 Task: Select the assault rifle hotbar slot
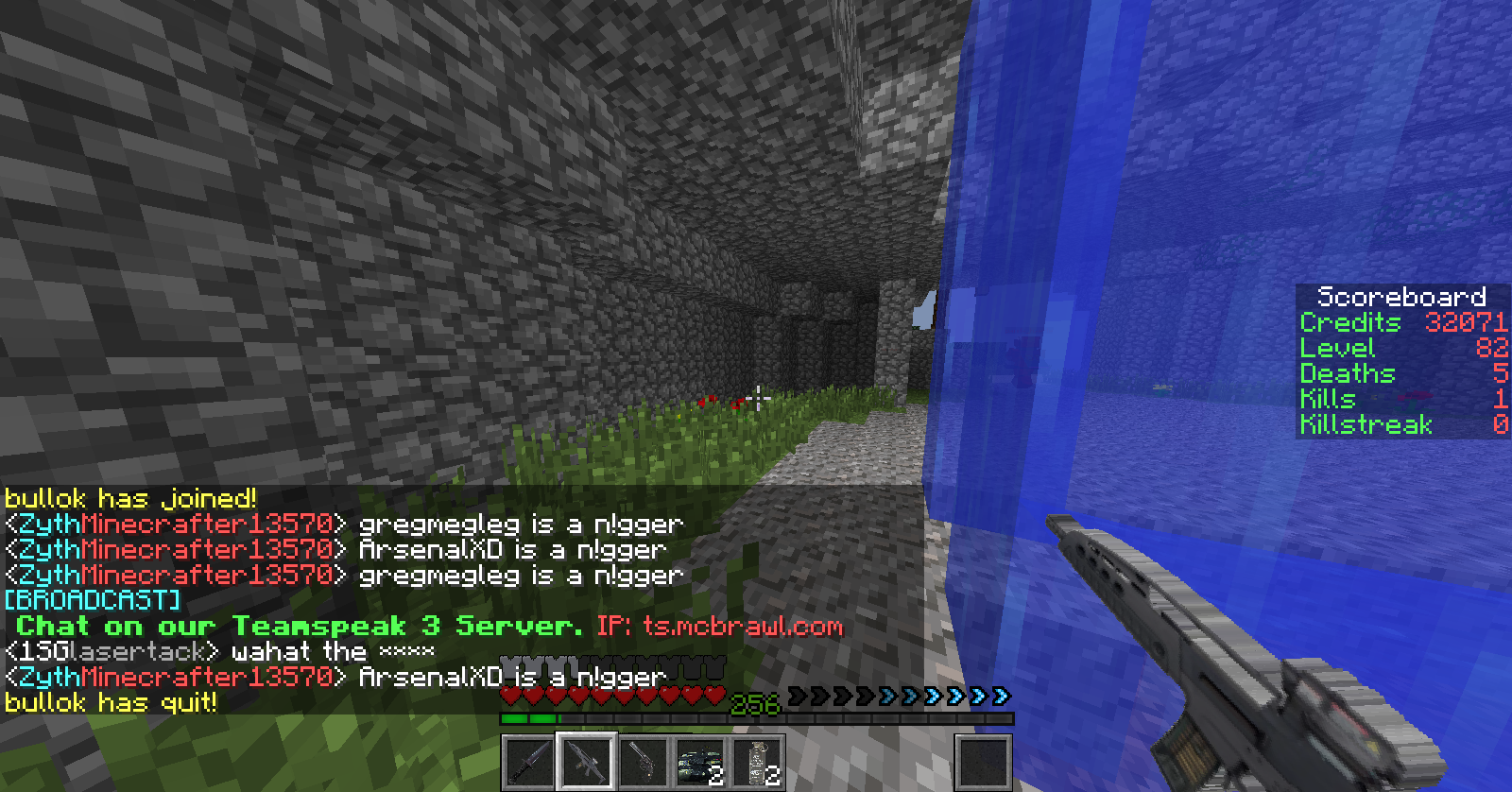tap(586, 762)
